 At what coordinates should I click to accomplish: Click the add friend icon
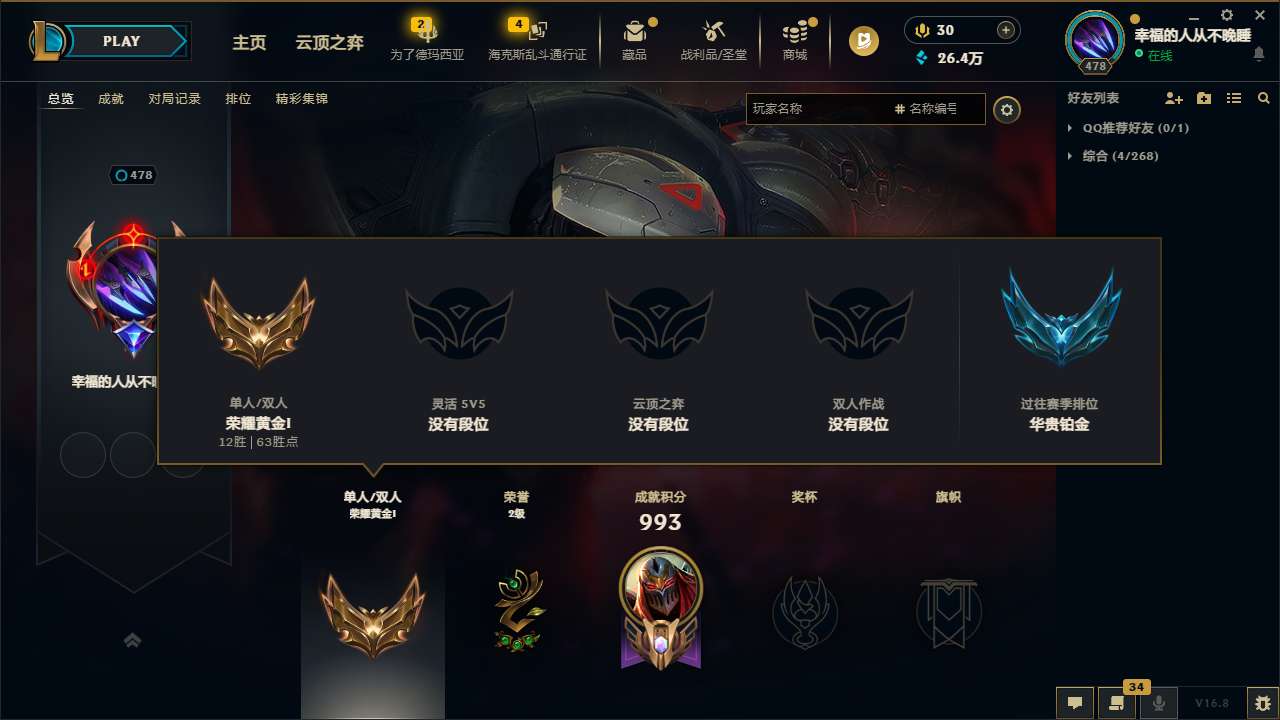click(x=1172, y=98)
